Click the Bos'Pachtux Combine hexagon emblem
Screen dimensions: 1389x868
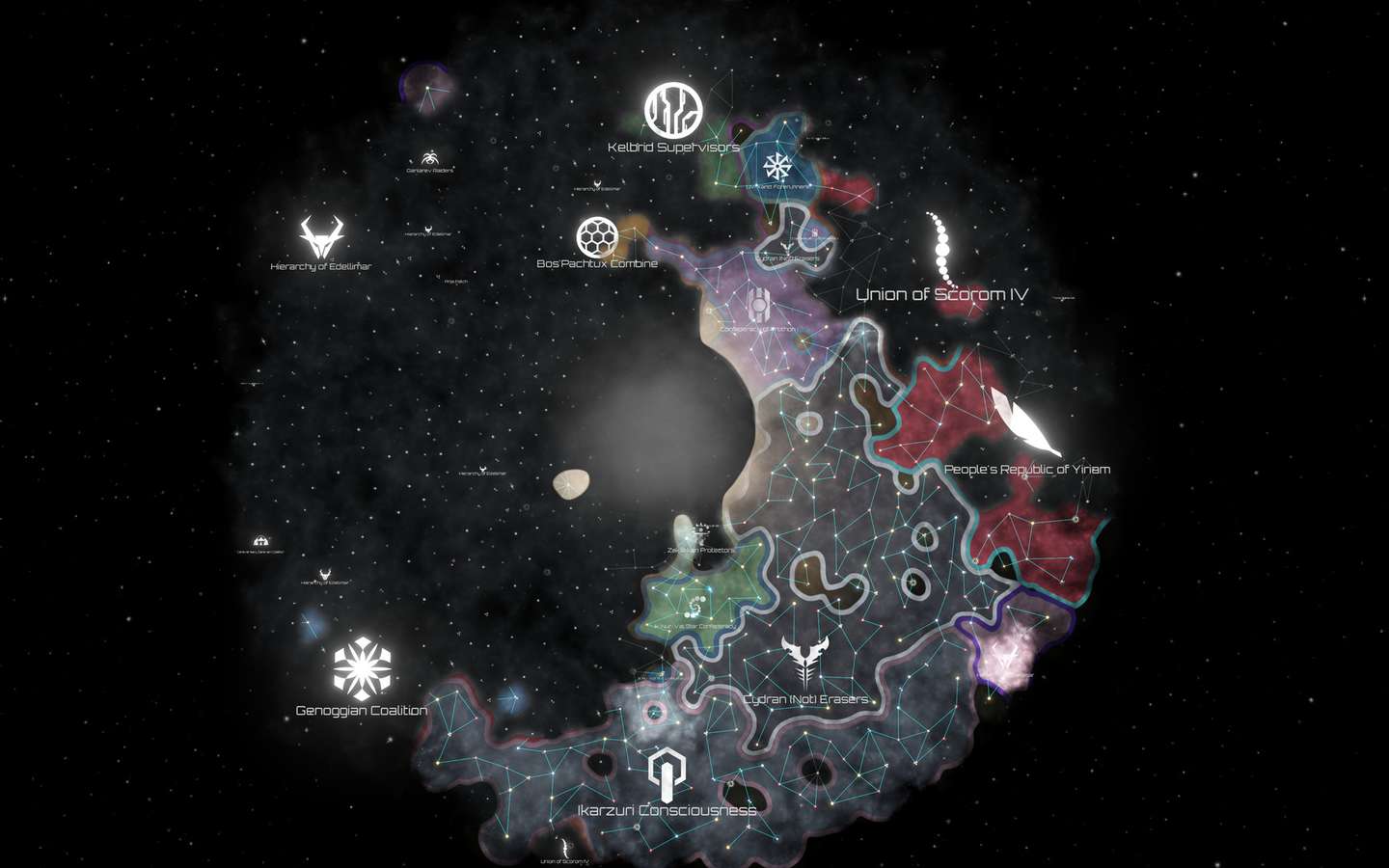point(597,236)
